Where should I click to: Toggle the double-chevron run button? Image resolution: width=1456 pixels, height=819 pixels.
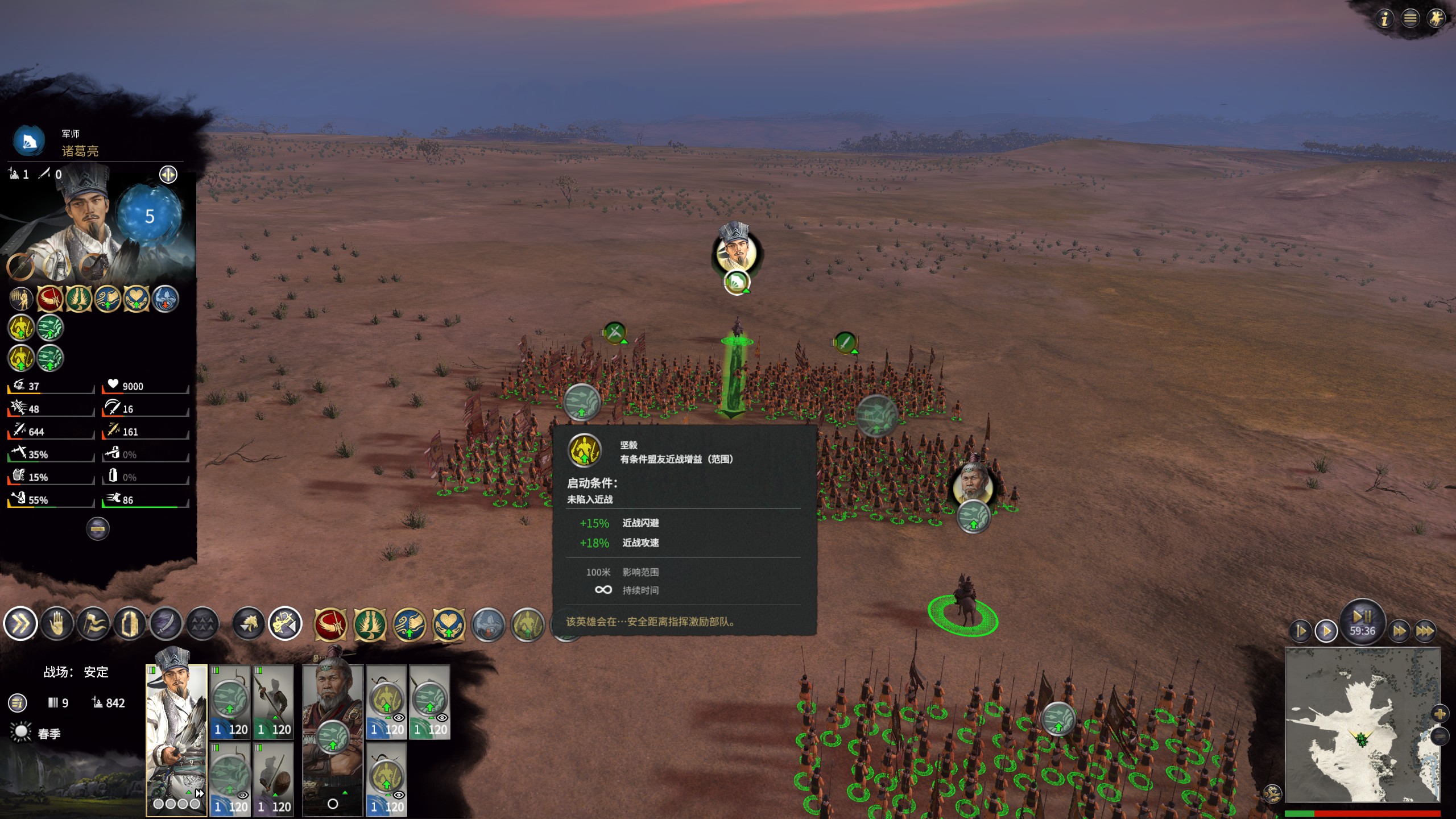[20, 624]
